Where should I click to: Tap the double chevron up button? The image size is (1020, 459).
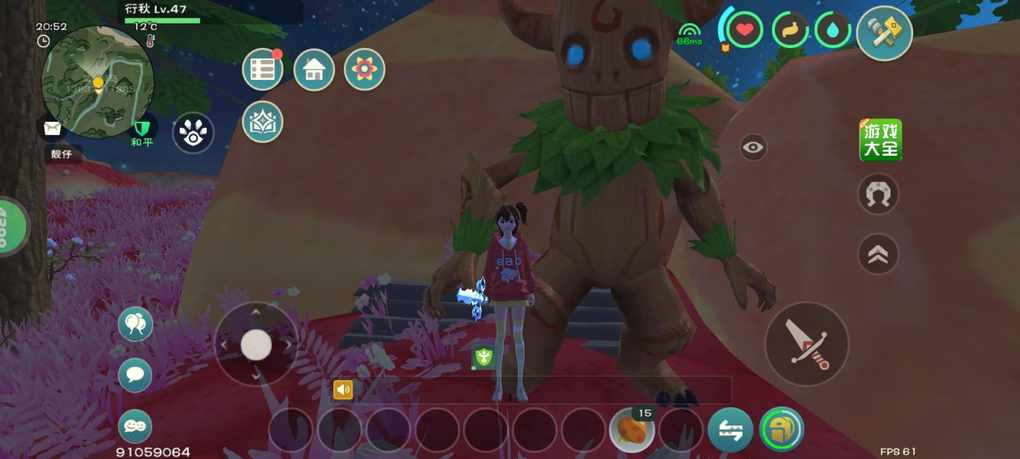(878, 254)
